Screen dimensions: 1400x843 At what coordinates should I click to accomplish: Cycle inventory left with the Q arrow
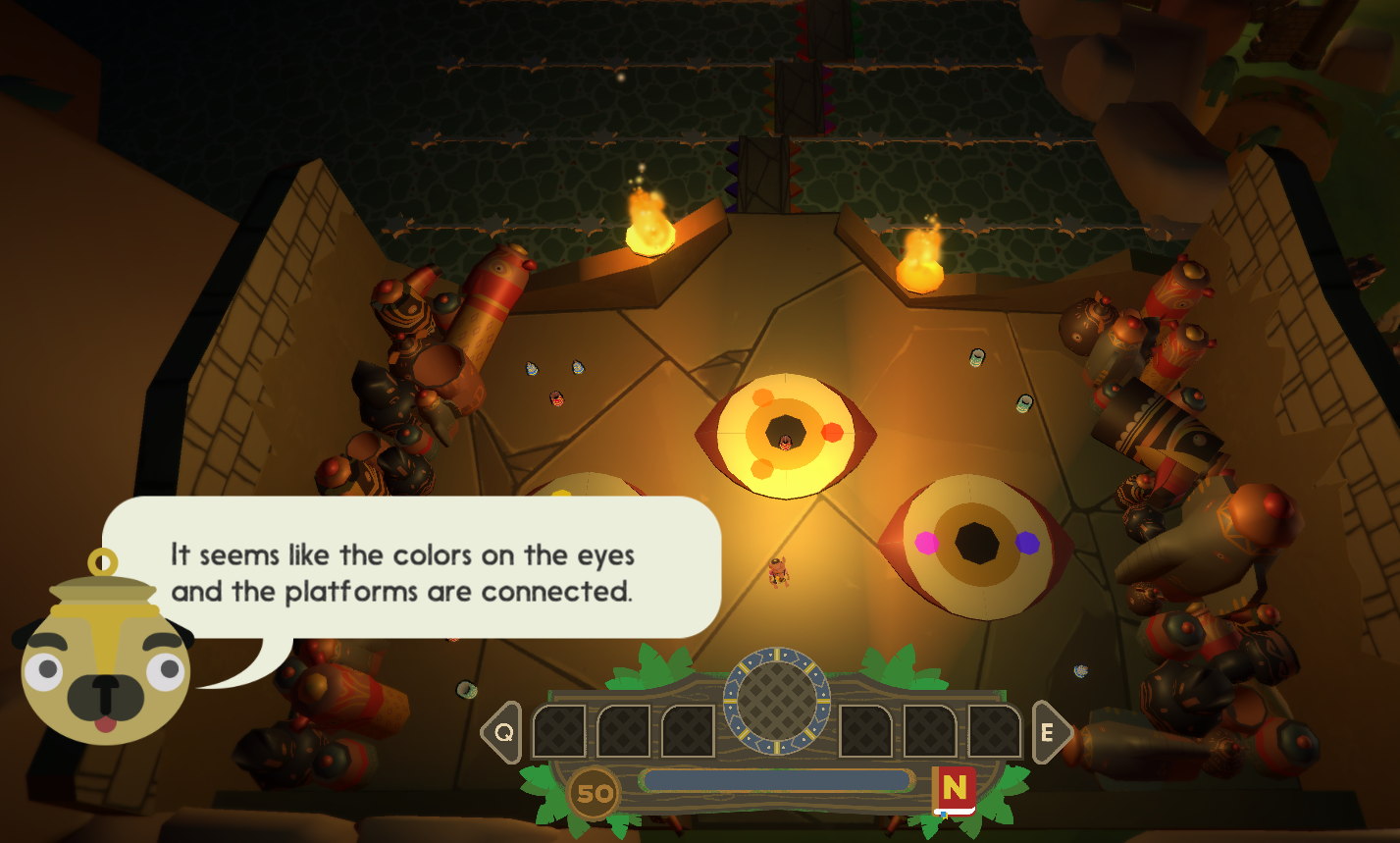click(502, 732)
